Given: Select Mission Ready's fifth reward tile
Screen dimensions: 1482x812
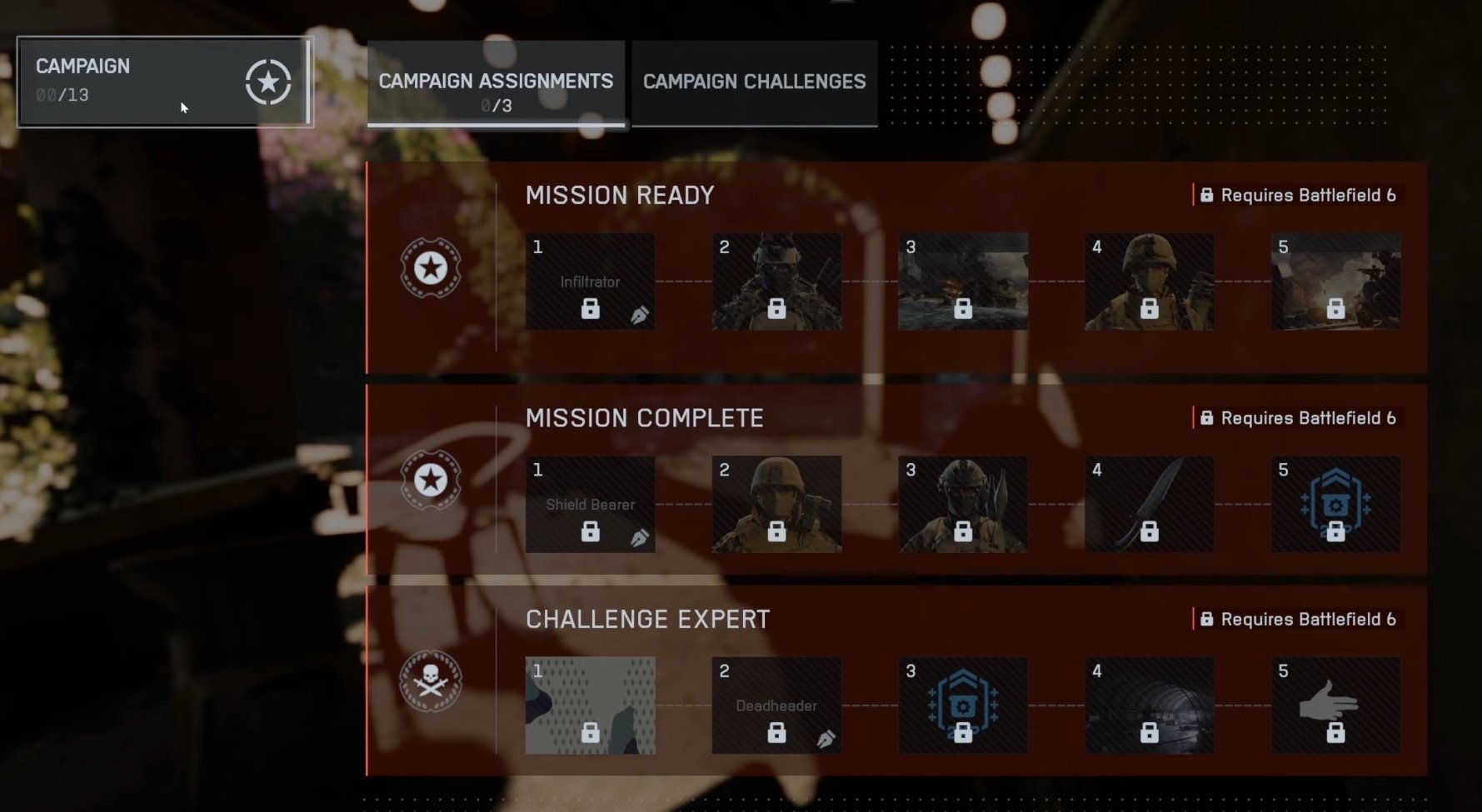Looking at the screenshot, I should pyautogui.click(x=1335, y=281).
